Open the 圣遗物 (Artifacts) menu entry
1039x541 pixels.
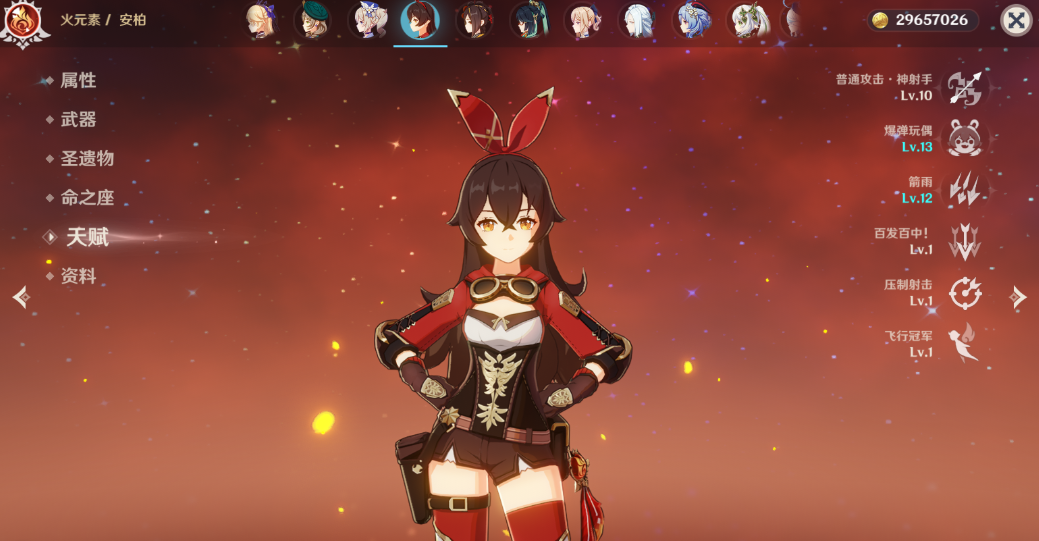click(x=86, y=159)
